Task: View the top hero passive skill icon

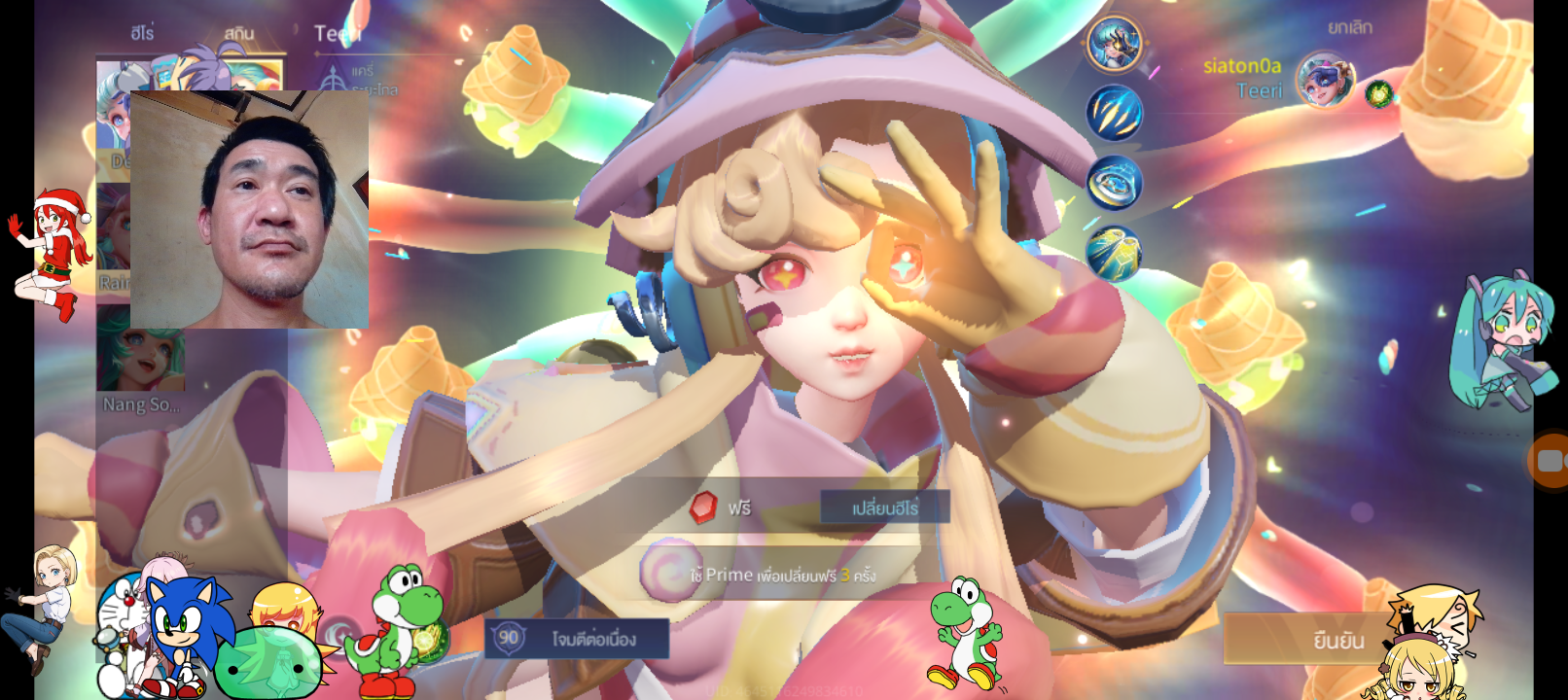Action: tap(1114, 44)
